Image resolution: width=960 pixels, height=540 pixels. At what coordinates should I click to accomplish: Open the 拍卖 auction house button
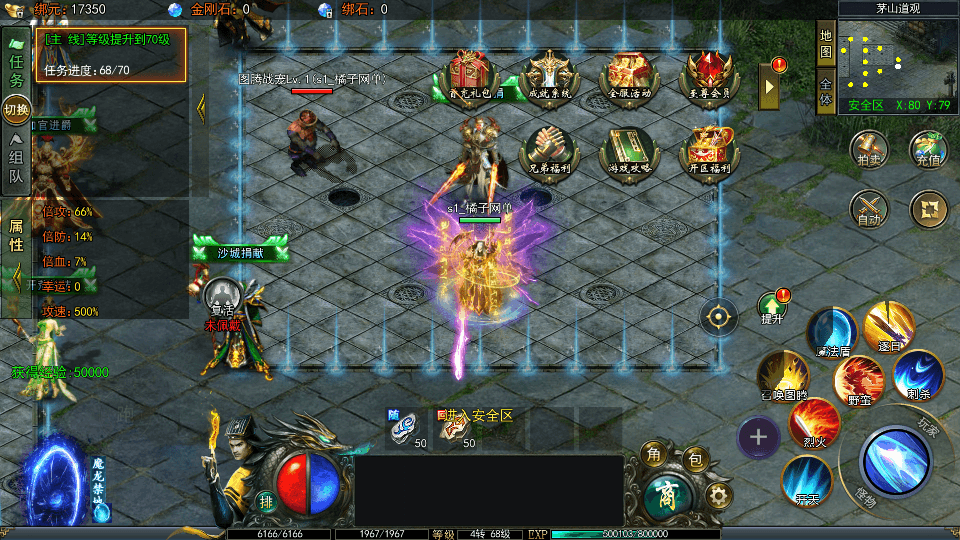click(x=869, y=147)
